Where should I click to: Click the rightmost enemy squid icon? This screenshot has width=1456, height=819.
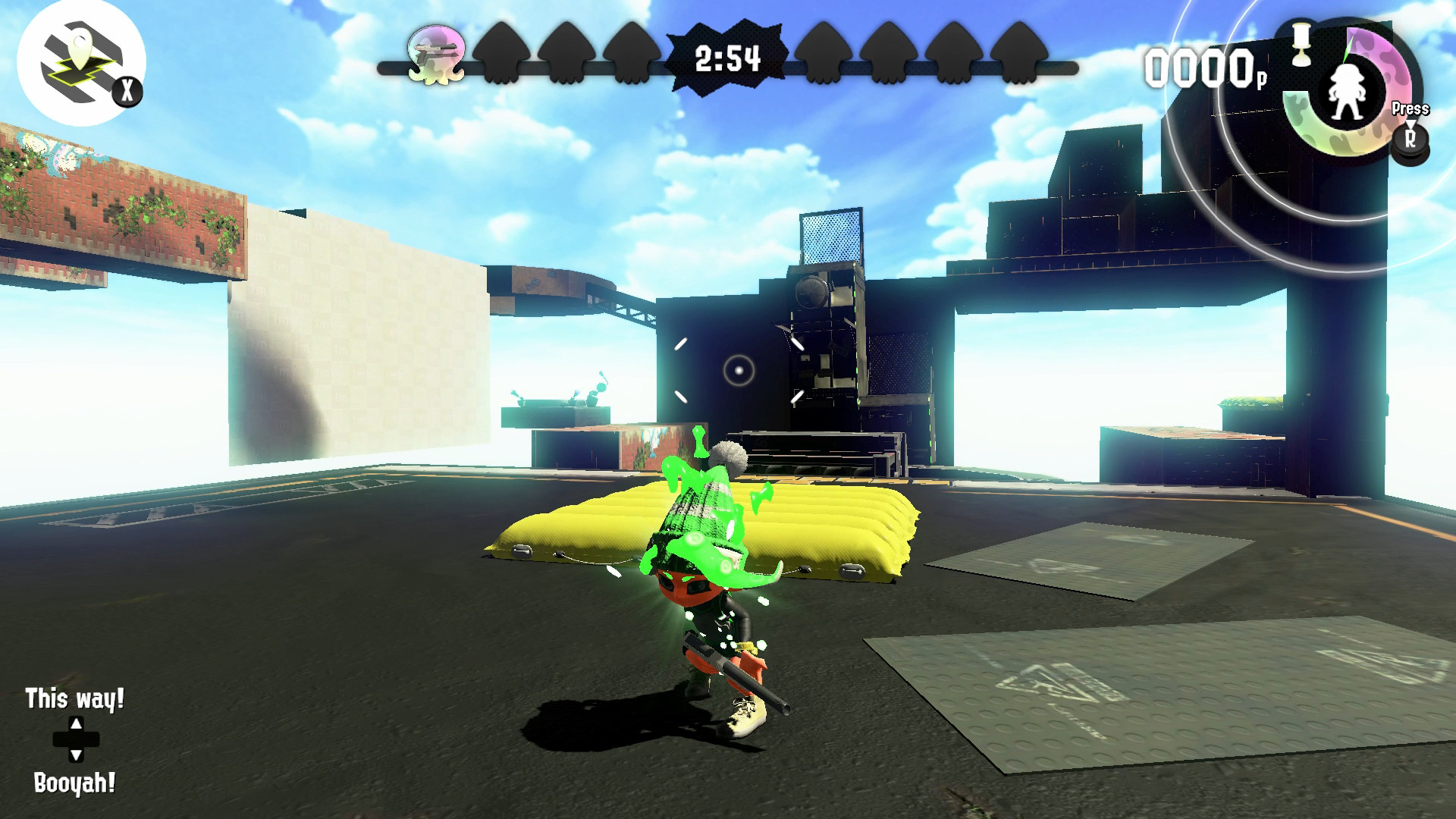pos(1020,53)
